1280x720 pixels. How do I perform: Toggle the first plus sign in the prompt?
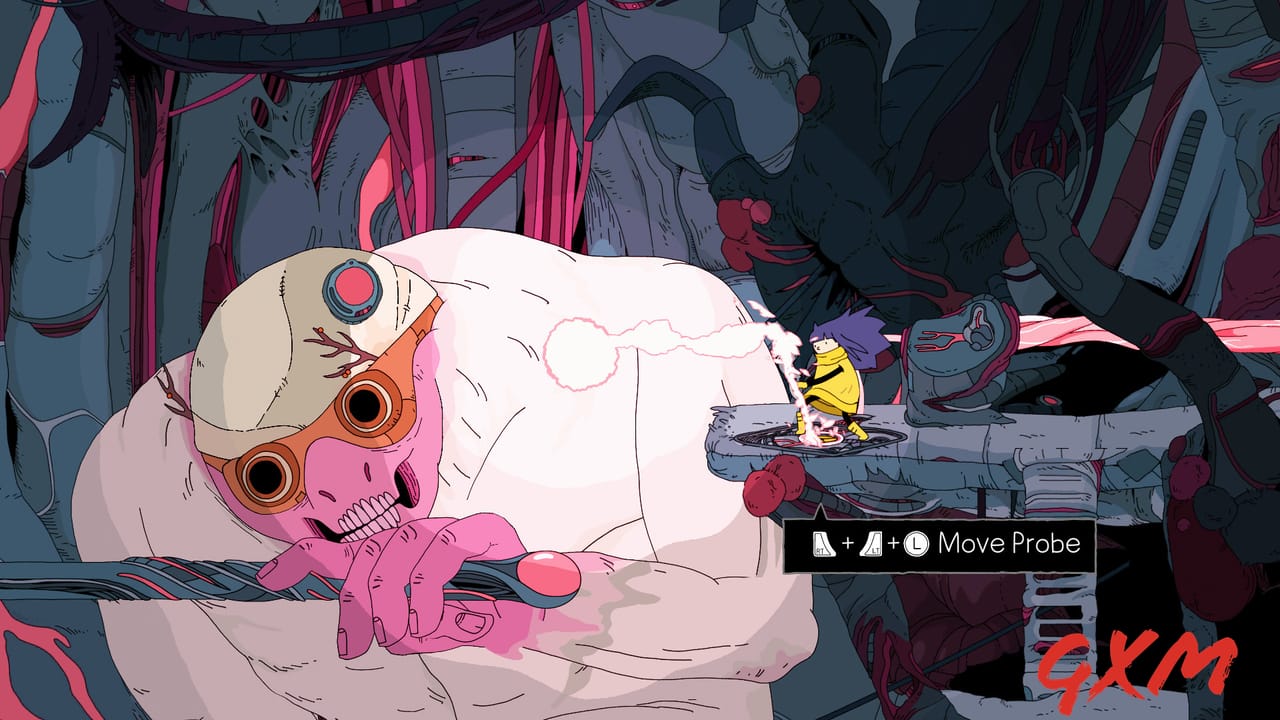(x=848, y=542)
